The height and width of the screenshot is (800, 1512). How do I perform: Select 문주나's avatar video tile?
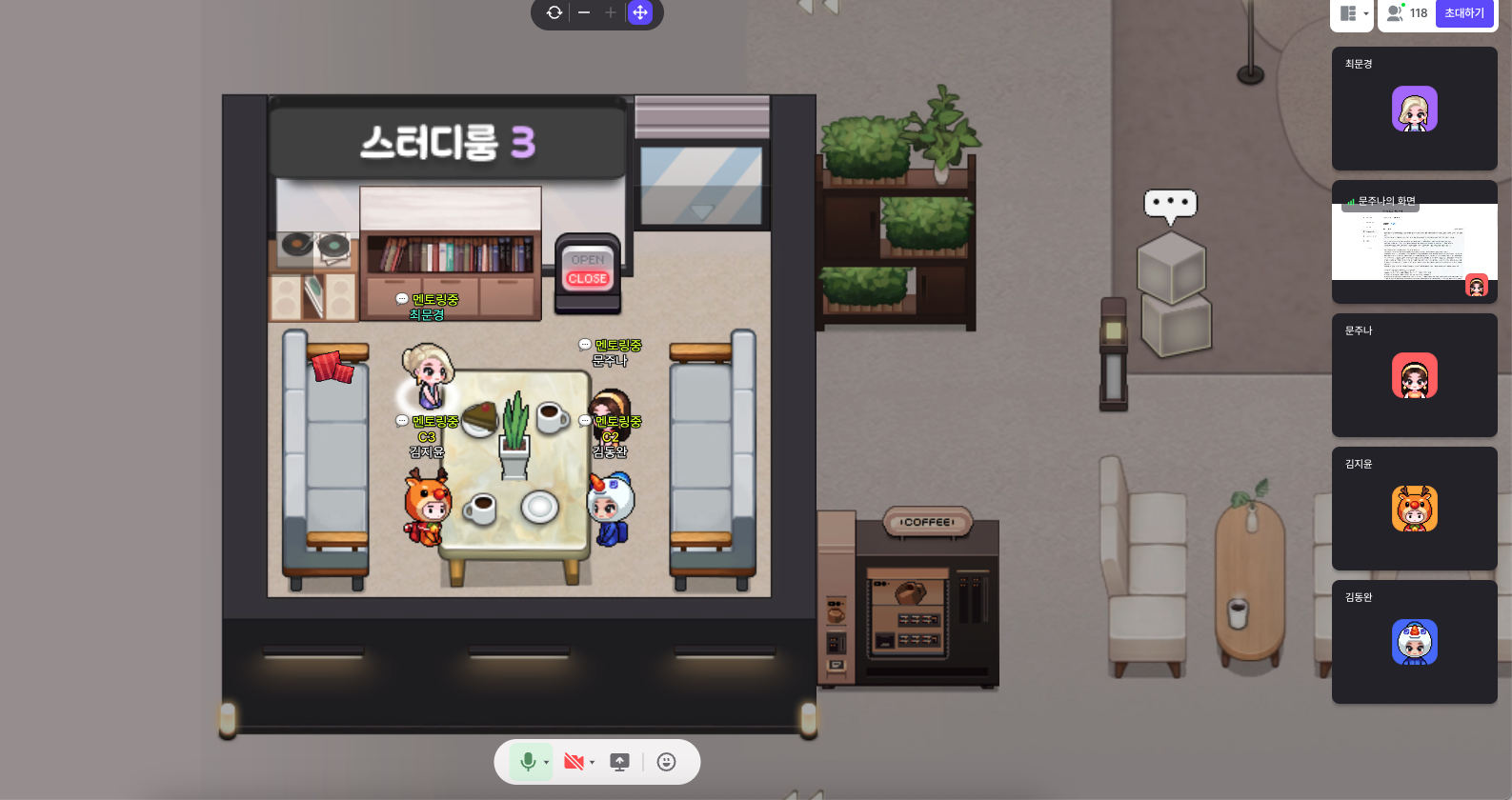click(1414, 375)
